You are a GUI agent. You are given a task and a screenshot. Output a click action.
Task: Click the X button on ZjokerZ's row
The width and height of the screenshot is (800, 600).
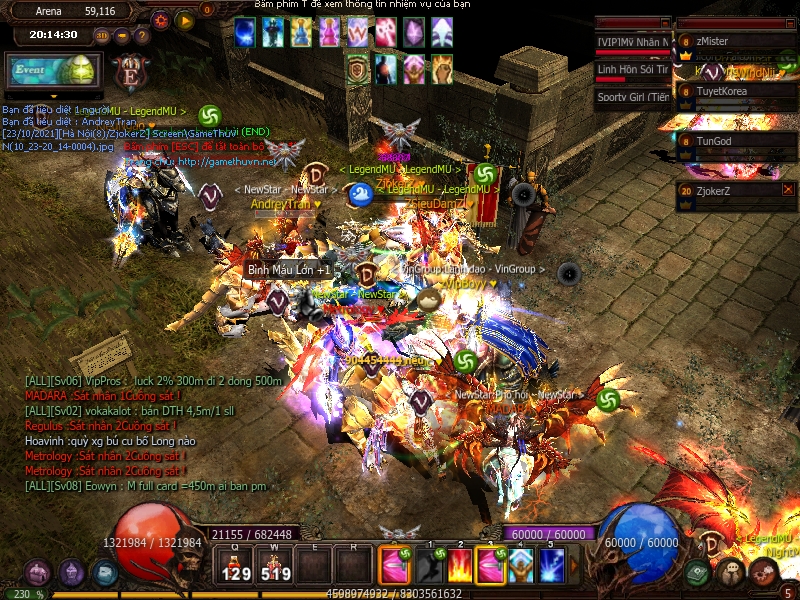pyautogui.click(x=788, y=189)
